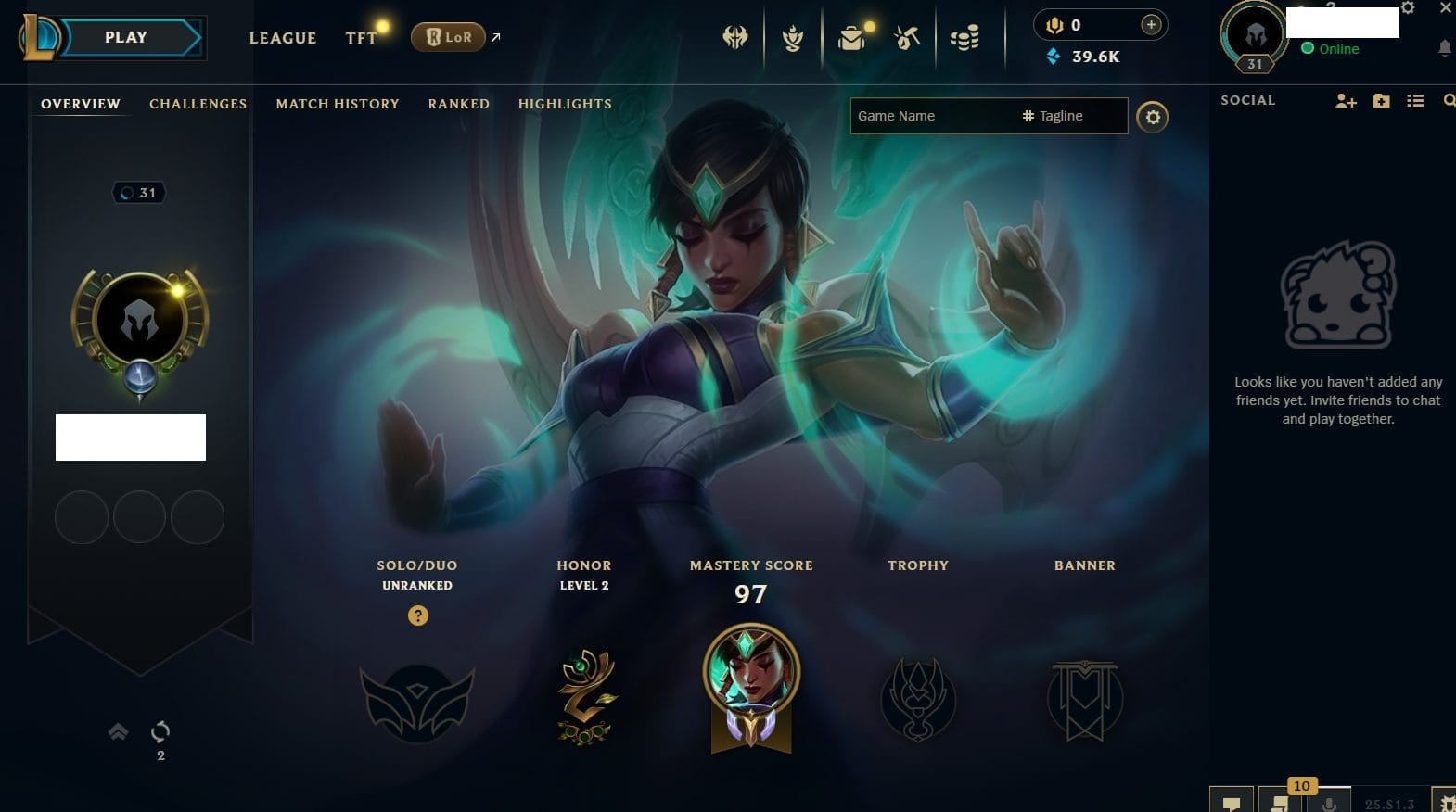Open profile settings gear icon

1153,117
